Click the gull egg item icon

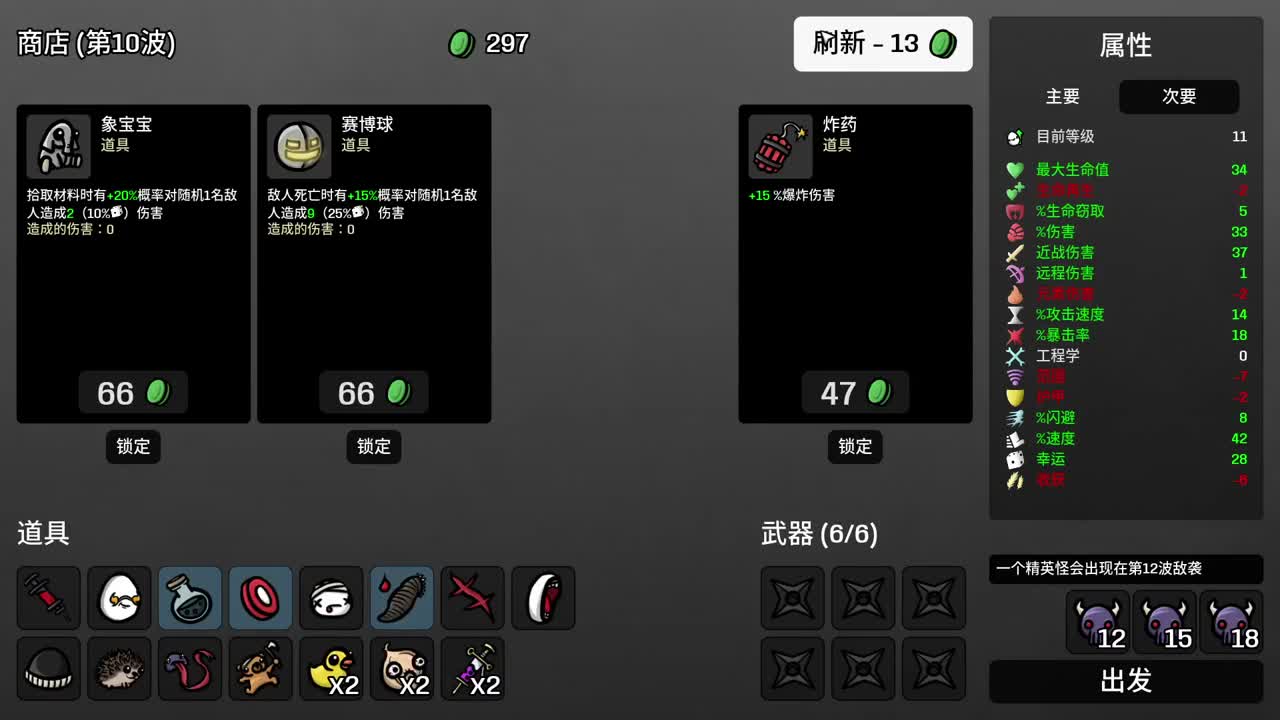pyautogui.click(x=119, y=598)
